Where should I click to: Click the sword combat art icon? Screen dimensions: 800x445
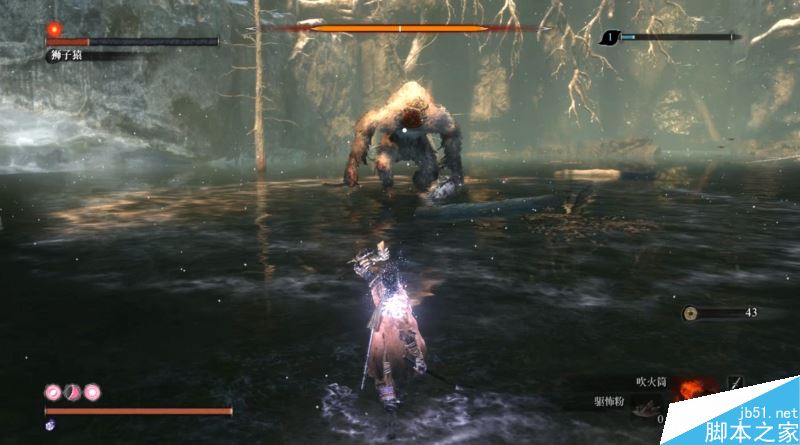click(x=735, y=383)
